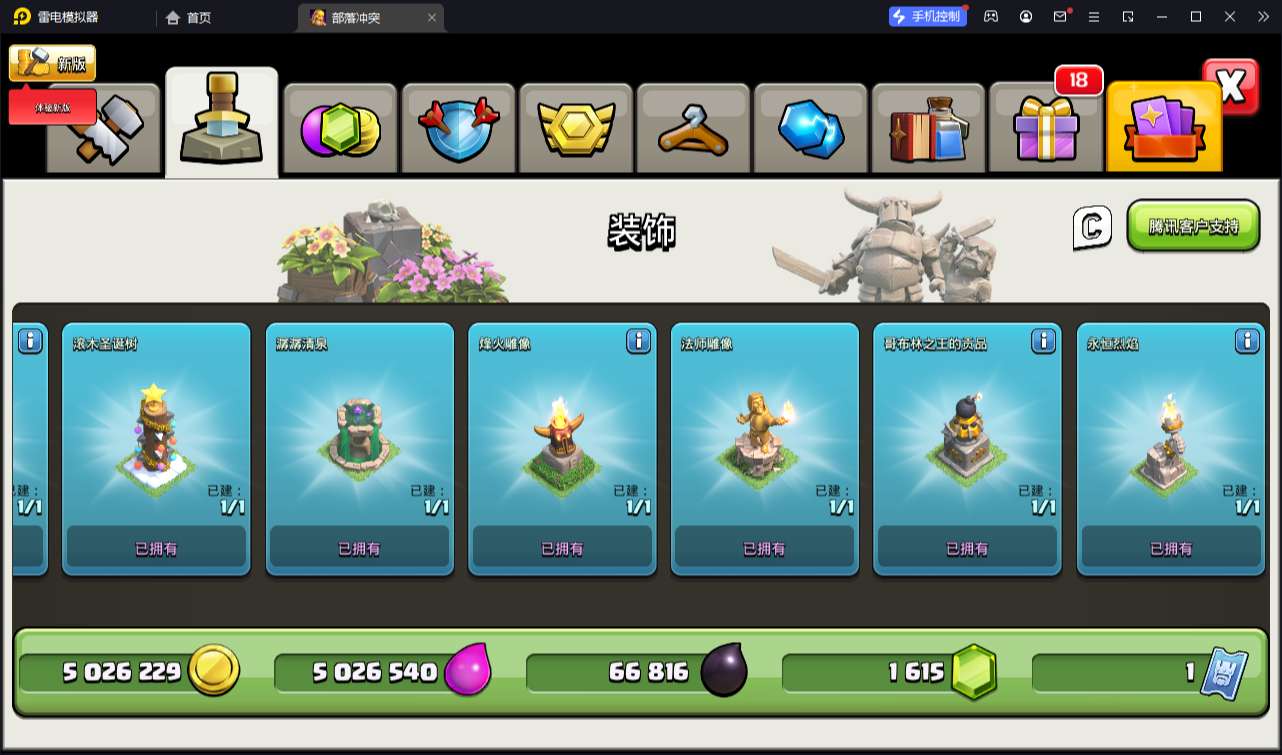1282x755 pixels.
Task: Click the 腾讯客户支持 green button
Action: [1193, 226]
